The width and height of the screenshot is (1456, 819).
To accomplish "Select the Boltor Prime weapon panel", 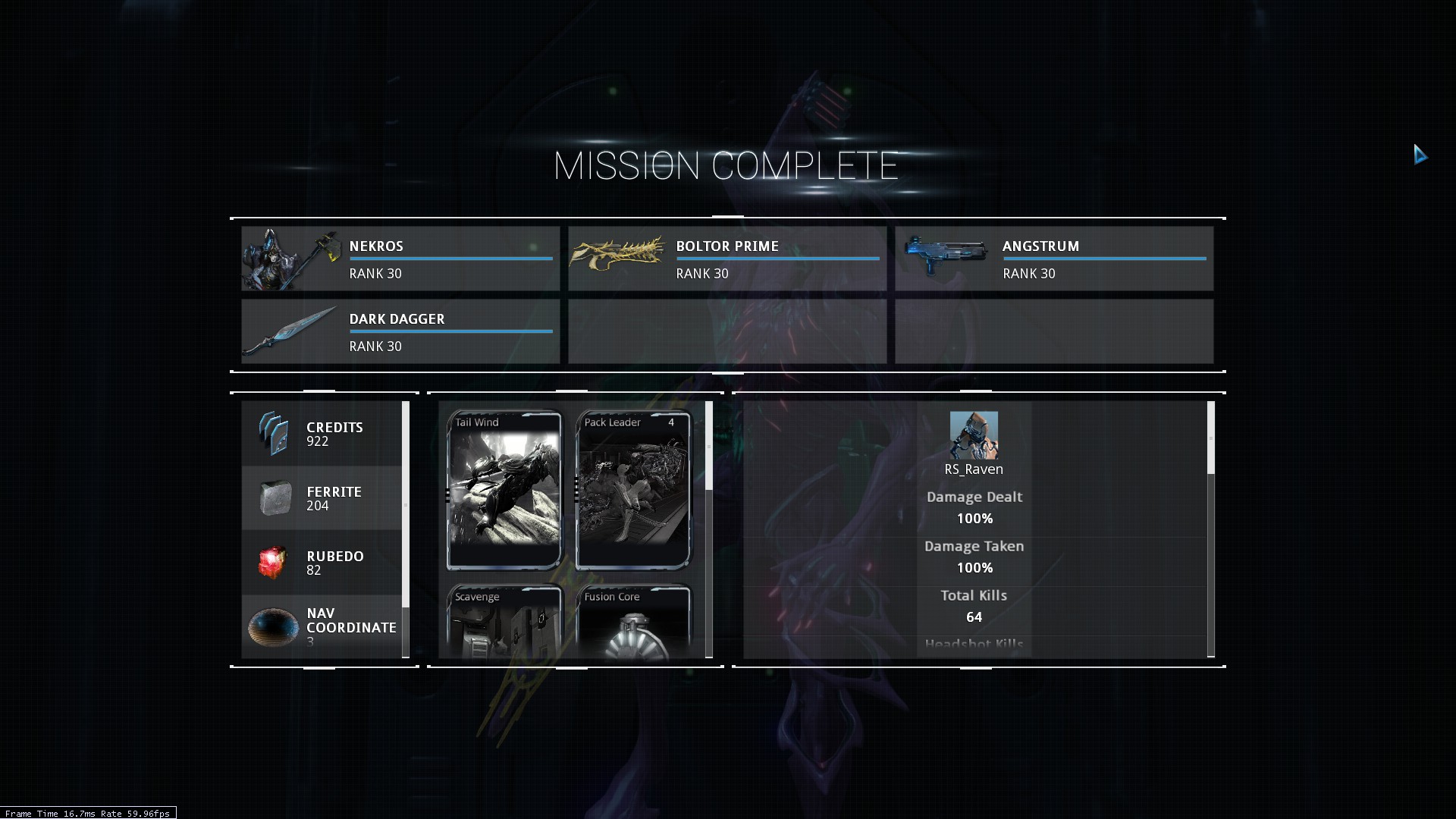I will pyautogui.click(x=727, y=259).
